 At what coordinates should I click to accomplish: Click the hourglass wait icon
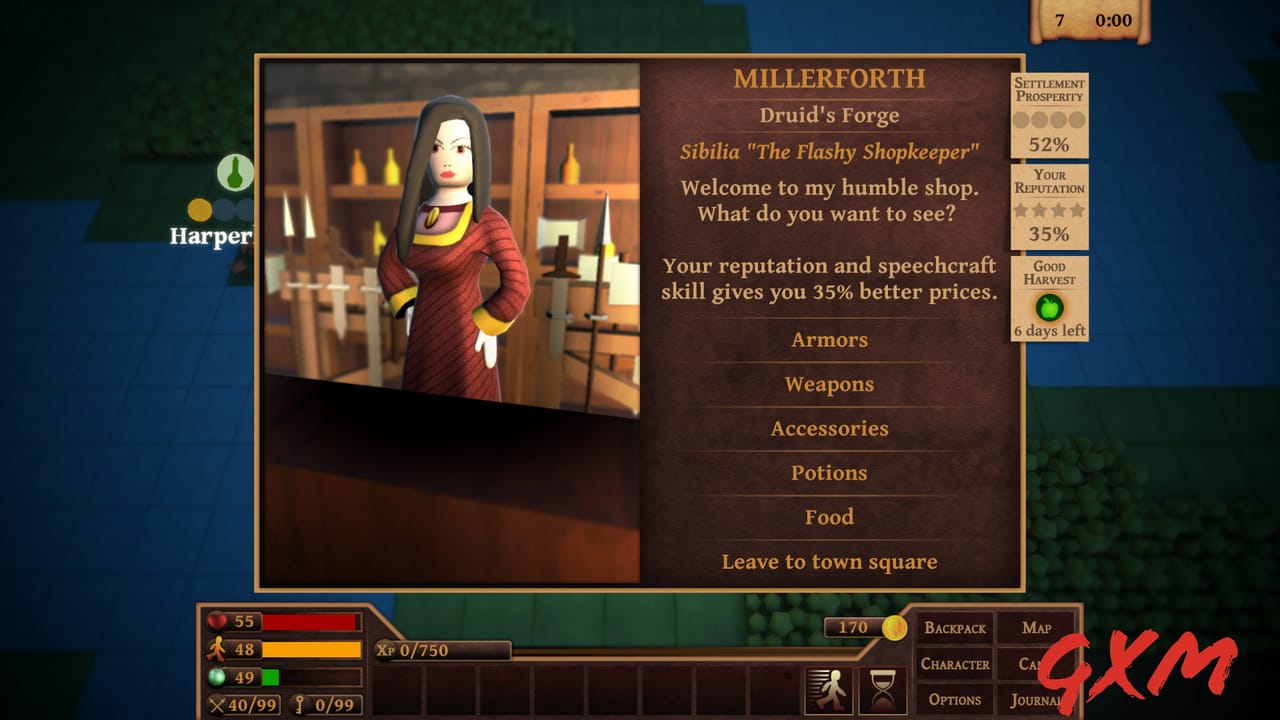tap(882, 690)
